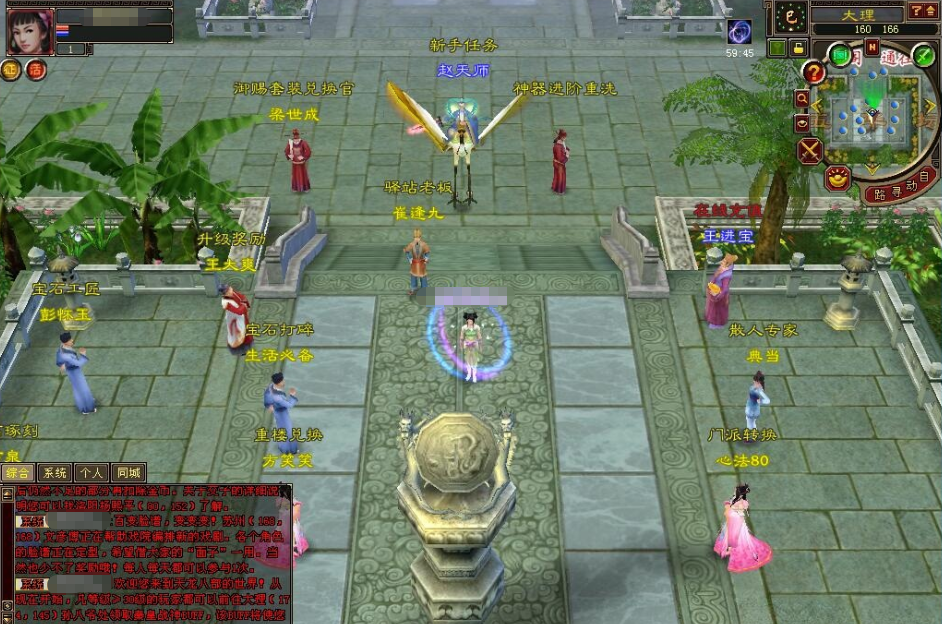The height and width of the screenshot is (624, 942).
Task: Open the red question mark help orb
Action: click(814, 73)
